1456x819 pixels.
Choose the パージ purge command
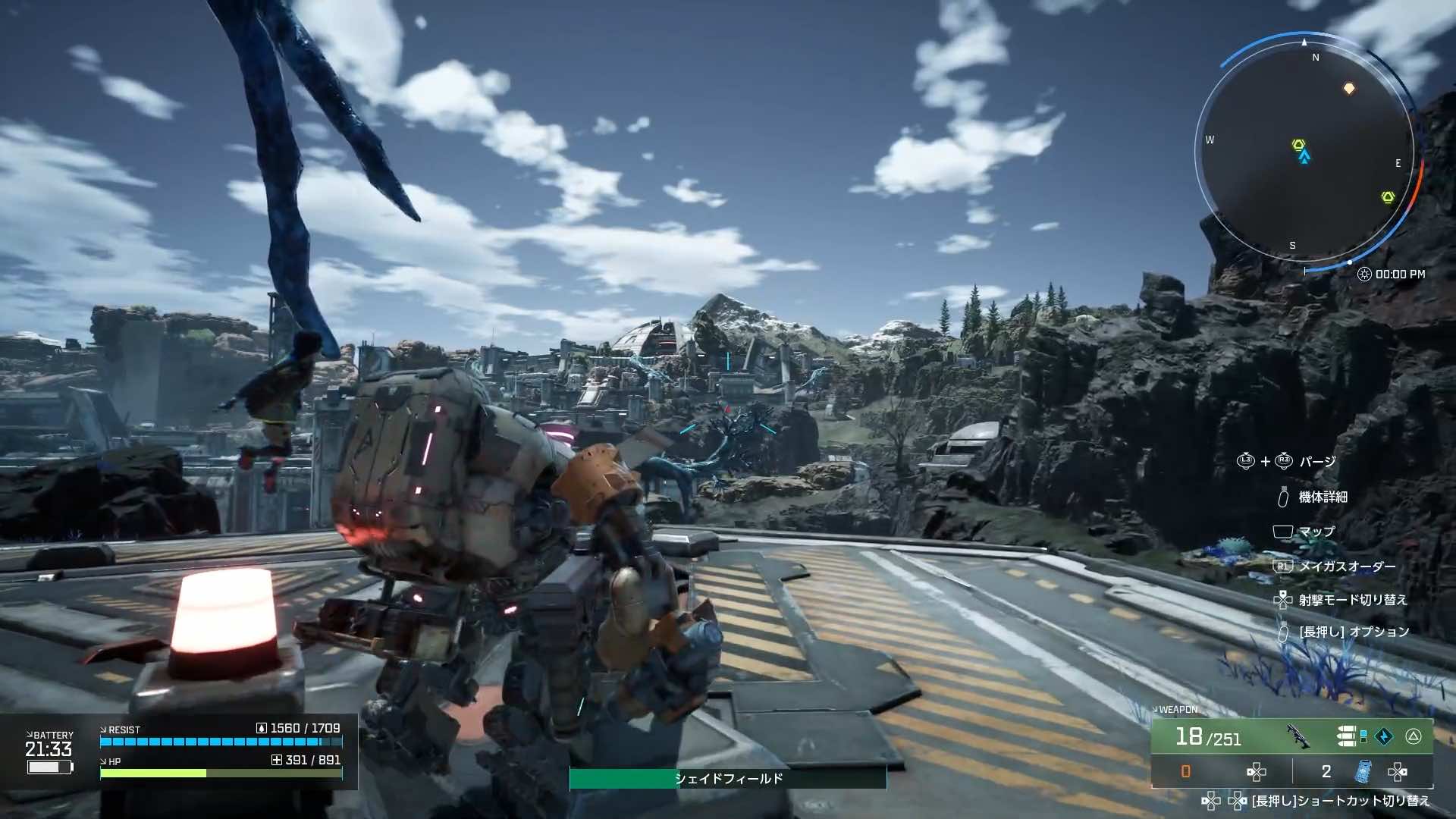1317,462
